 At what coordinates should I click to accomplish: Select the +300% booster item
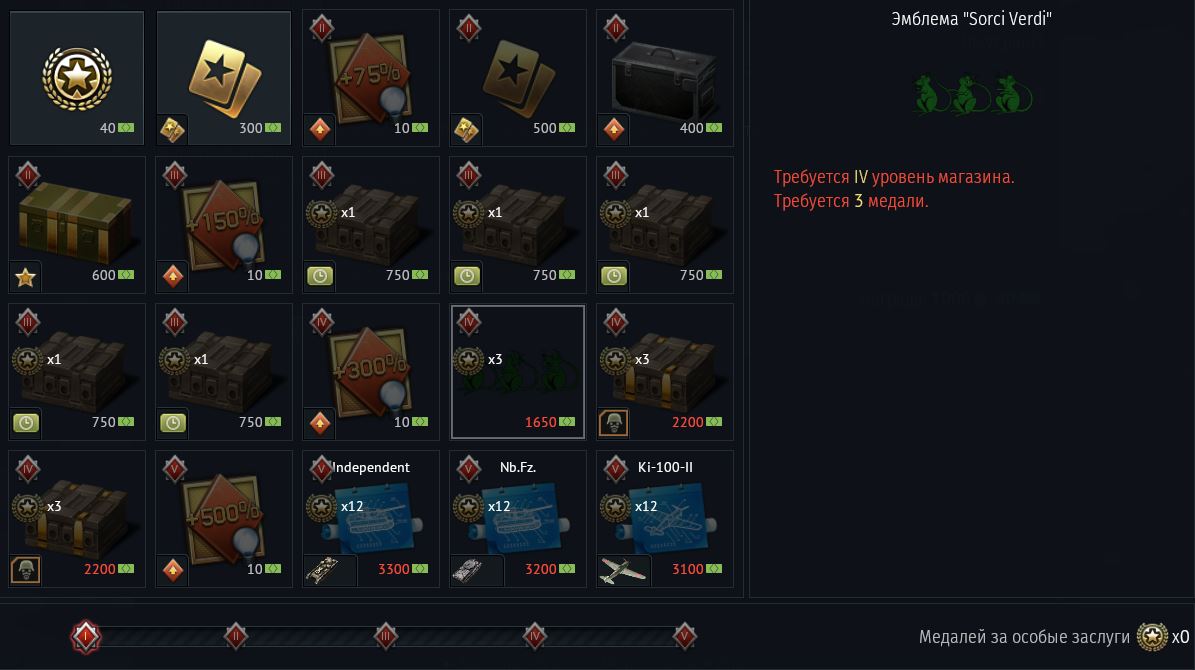click(371, 372)
